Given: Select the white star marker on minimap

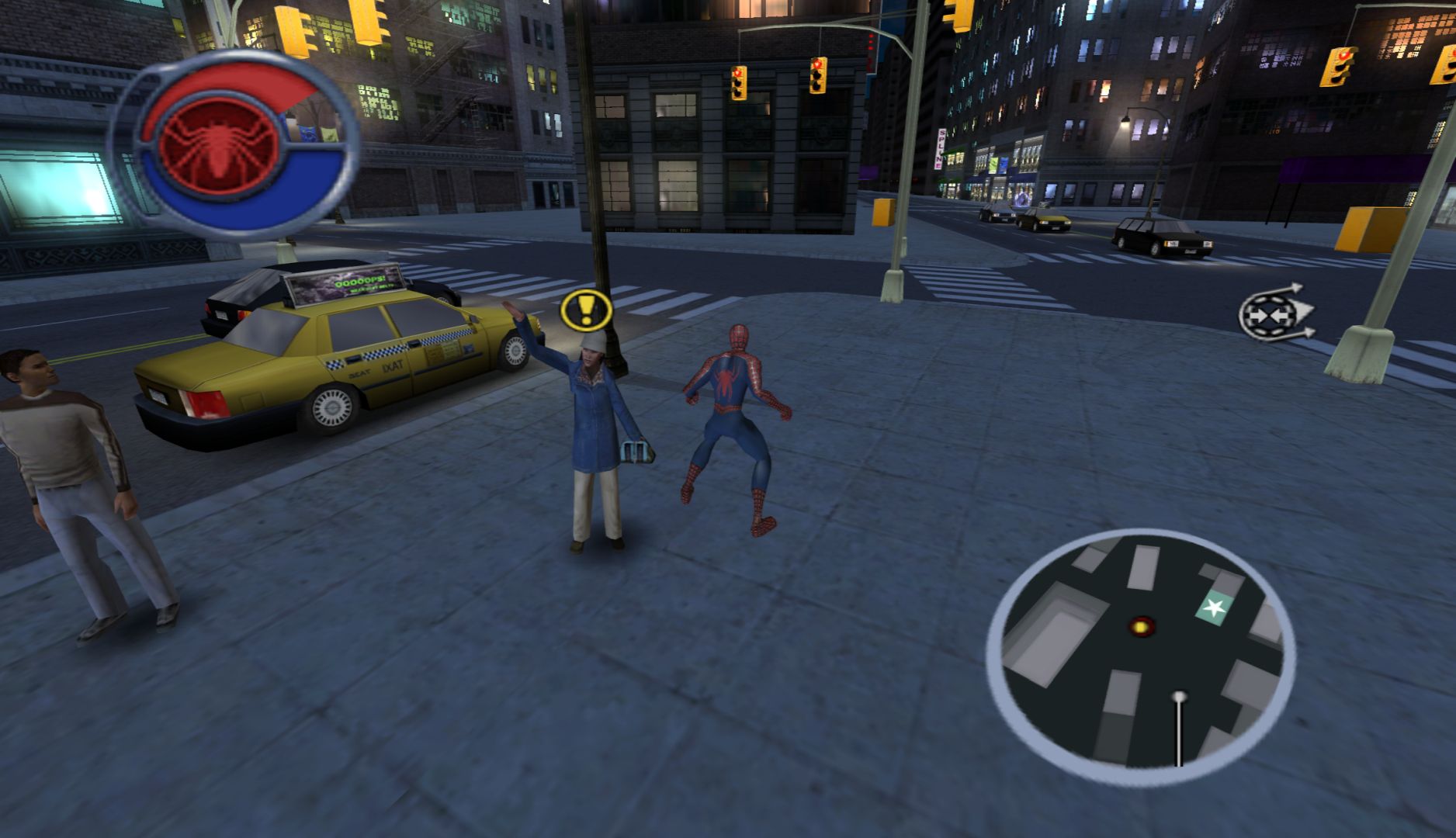Looking at the screenshot, I should [1213, 608].
